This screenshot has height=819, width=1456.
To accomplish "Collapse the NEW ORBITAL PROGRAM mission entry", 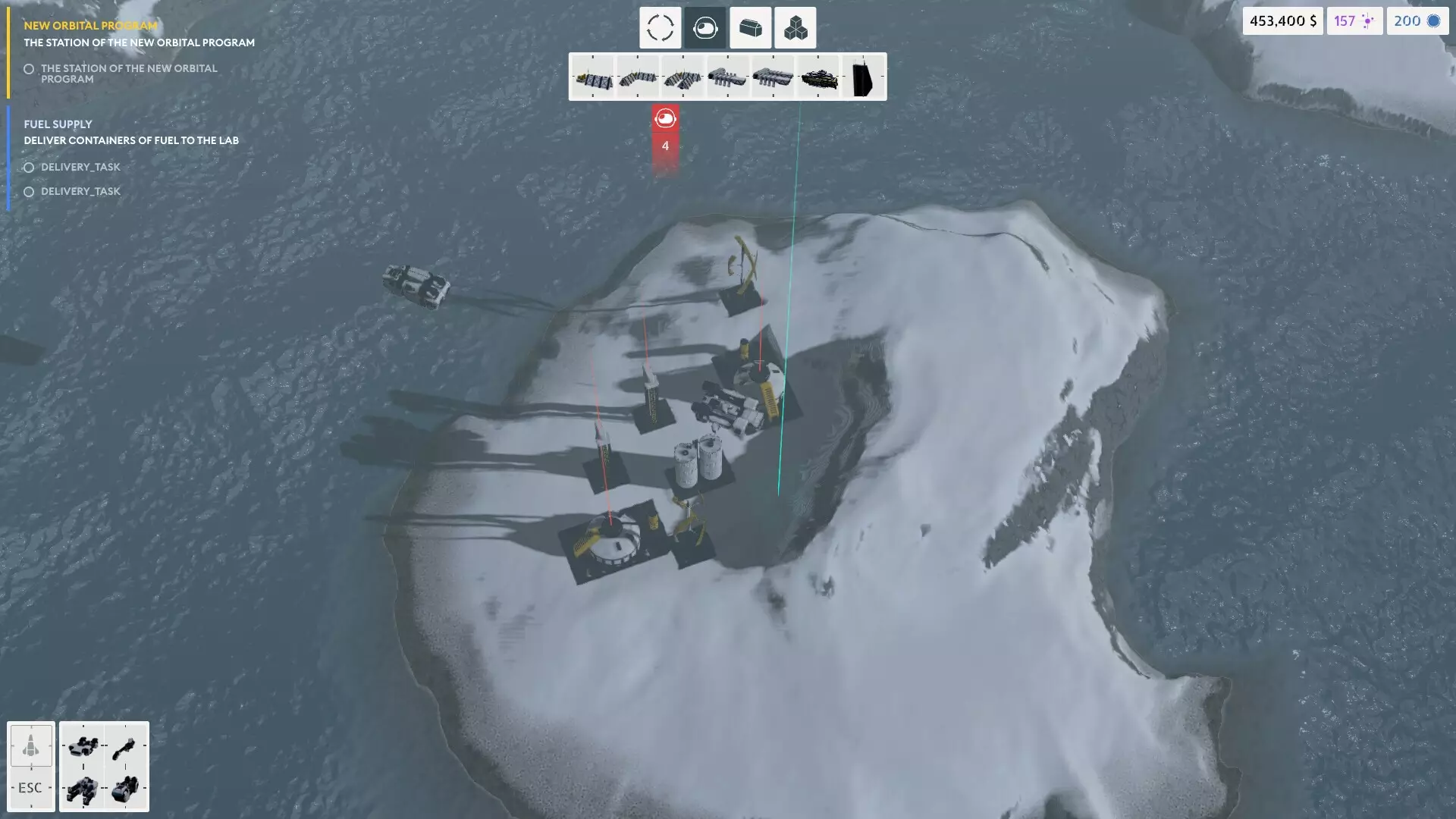I will pos(89,24).
